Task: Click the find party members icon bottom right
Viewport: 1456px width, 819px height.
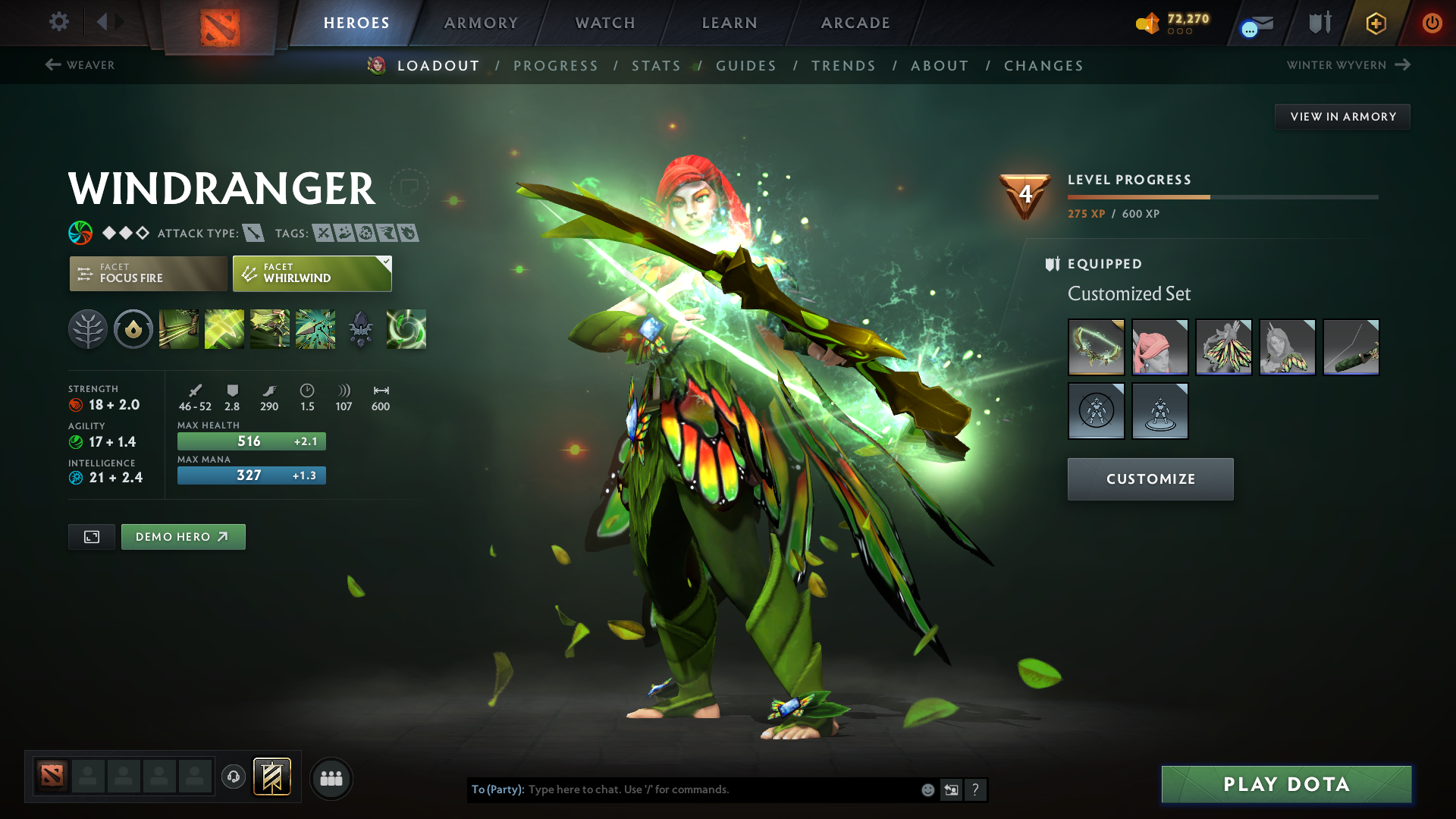Action: [331, 778]
